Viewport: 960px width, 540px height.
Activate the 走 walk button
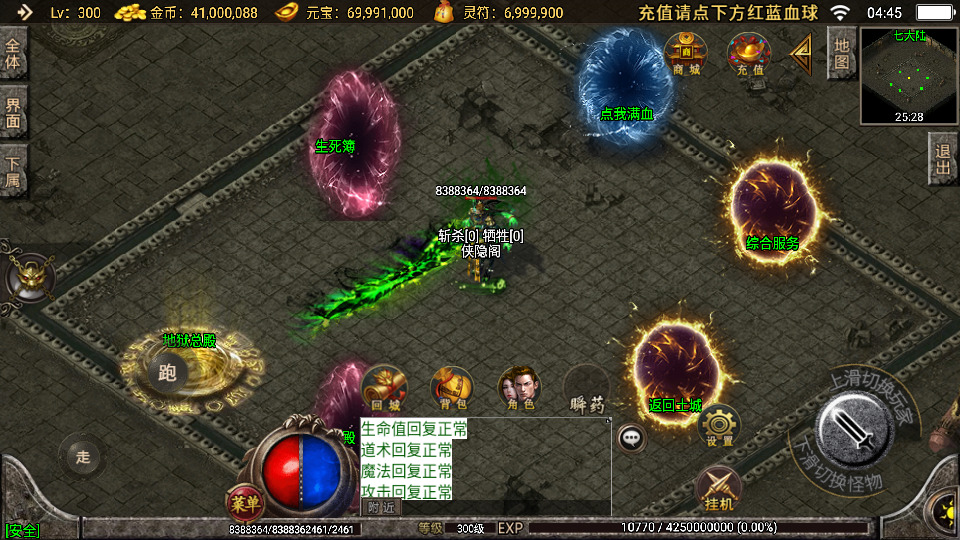click(82, 457)
